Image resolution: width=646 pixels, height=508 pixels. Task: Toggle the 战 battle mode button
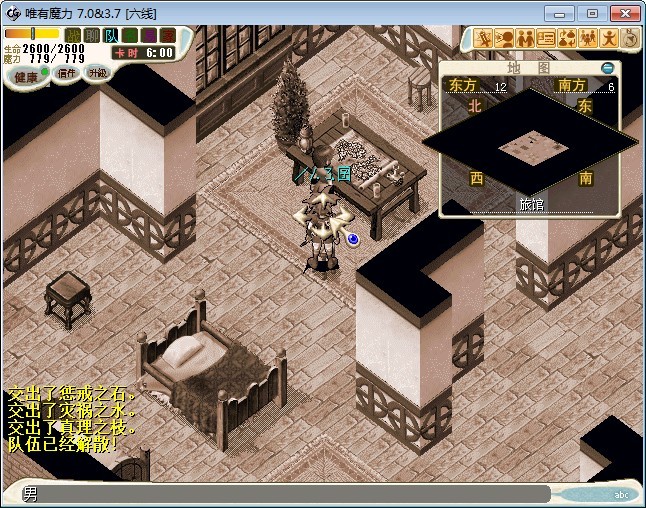click(x=73, y=35)
